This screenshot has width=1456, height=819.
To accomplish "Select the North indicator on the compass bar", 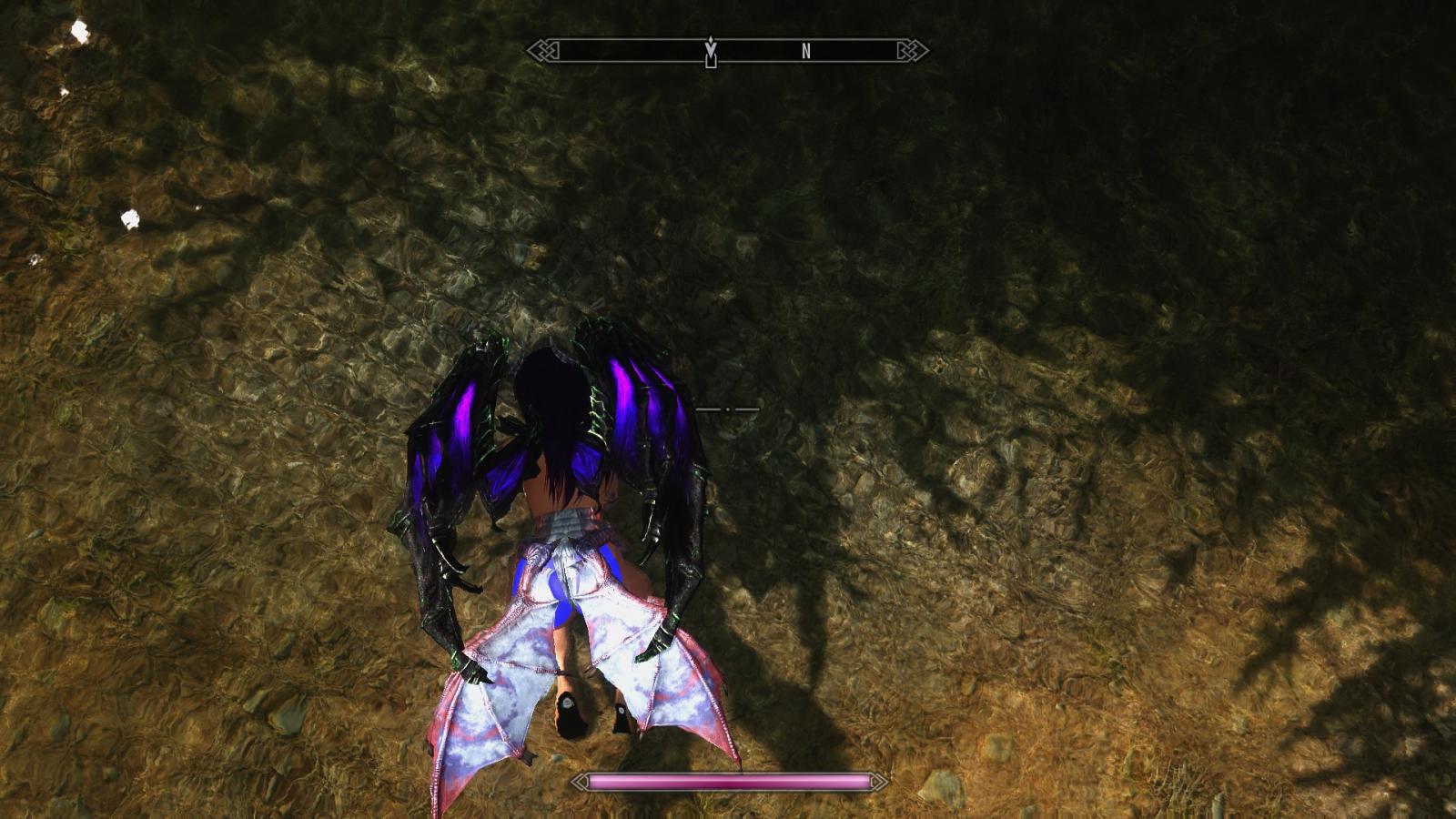I will (x=805, y=52).
